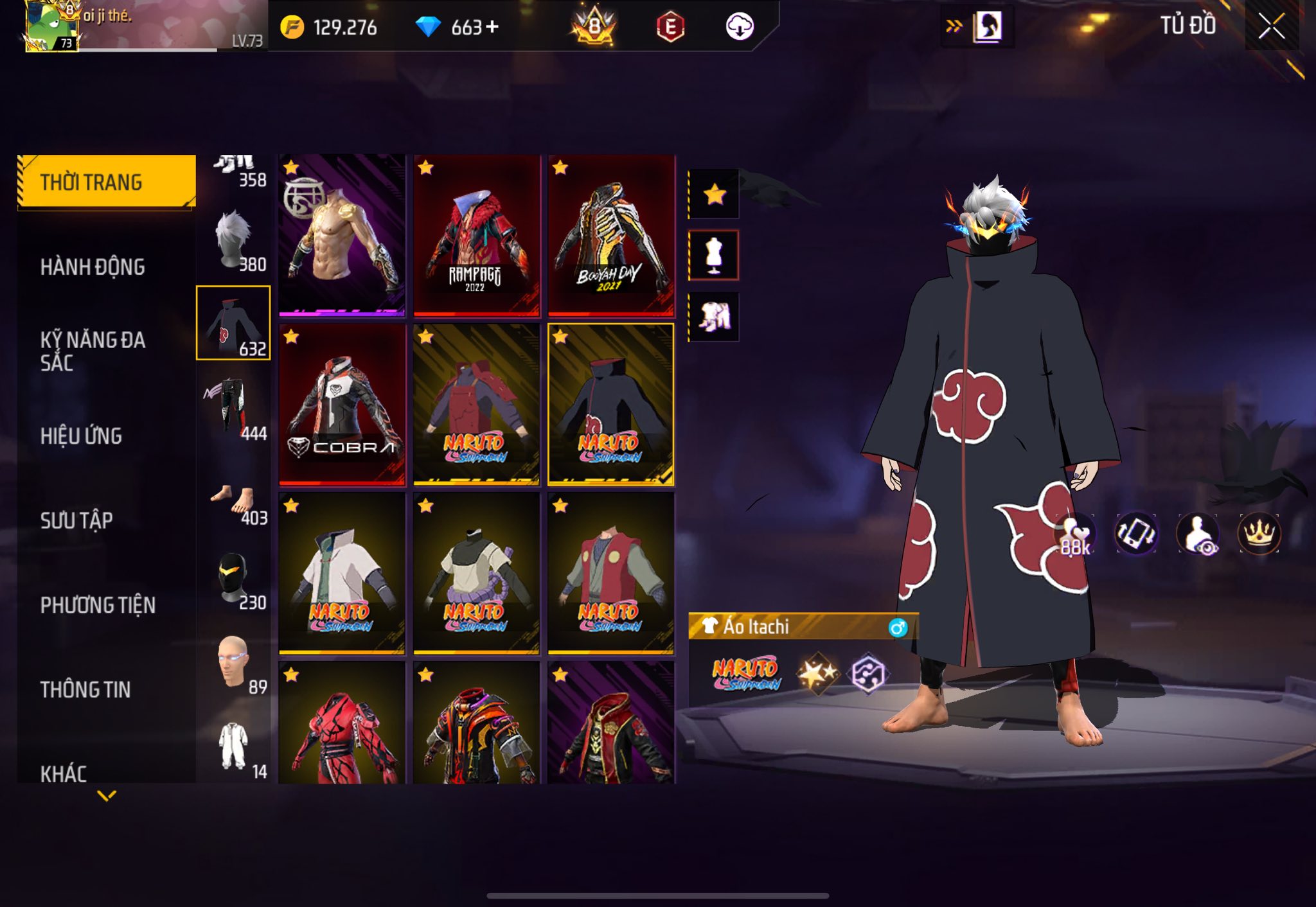Screen dimensions: 1316x907
Task: Click the crown icon beside the character
Action: 1258,533
